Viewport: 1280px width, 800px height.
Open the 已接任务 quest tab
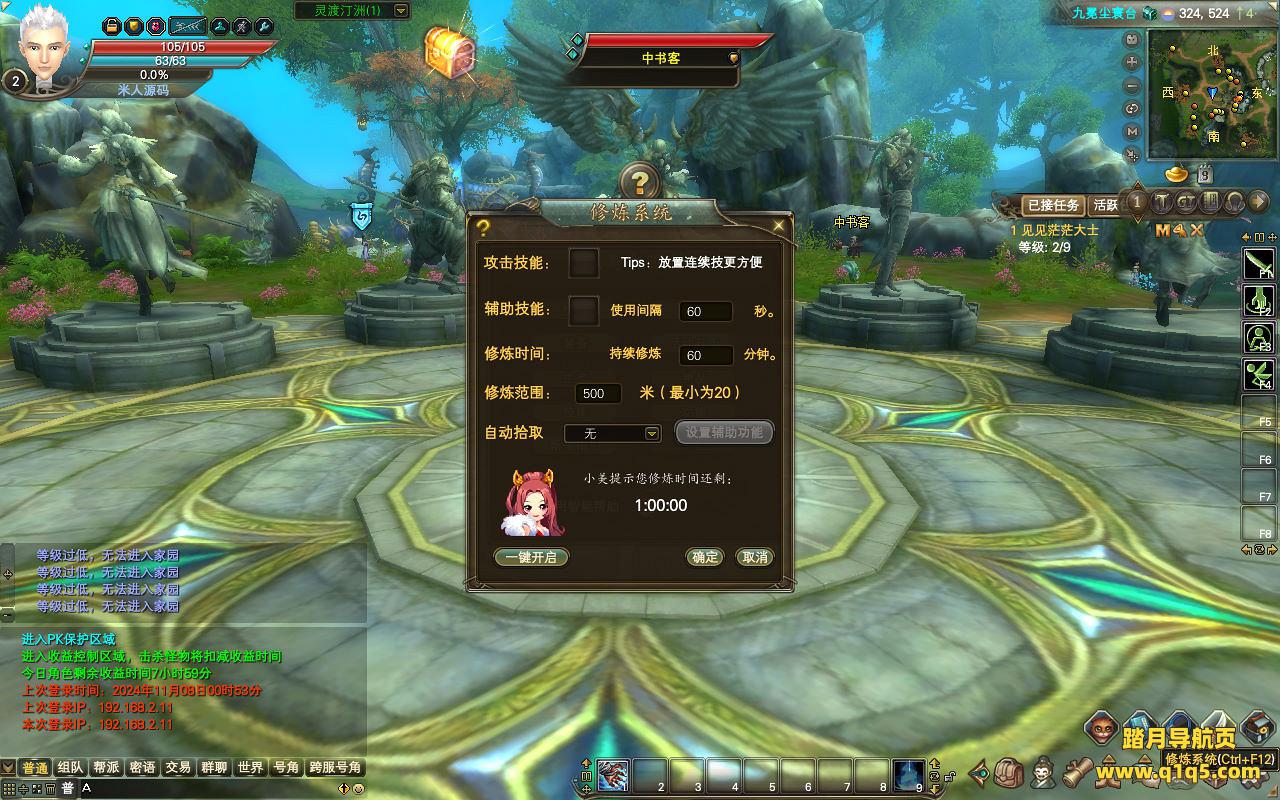tap(1054, 205)
